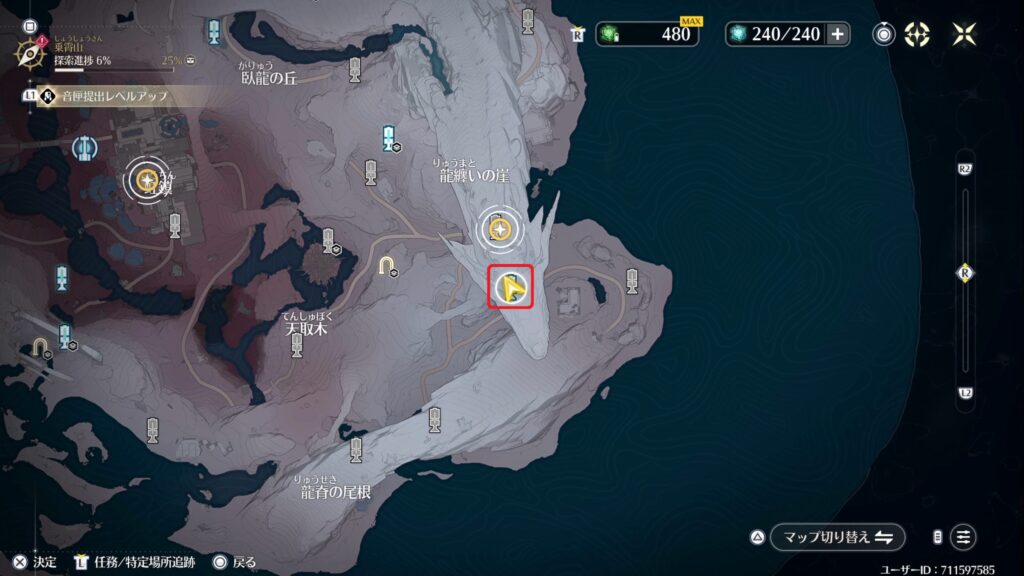The height and width of the screenshot is (576, 1024).
Task: Add Waveplates with the plus button
Action: 837,34
